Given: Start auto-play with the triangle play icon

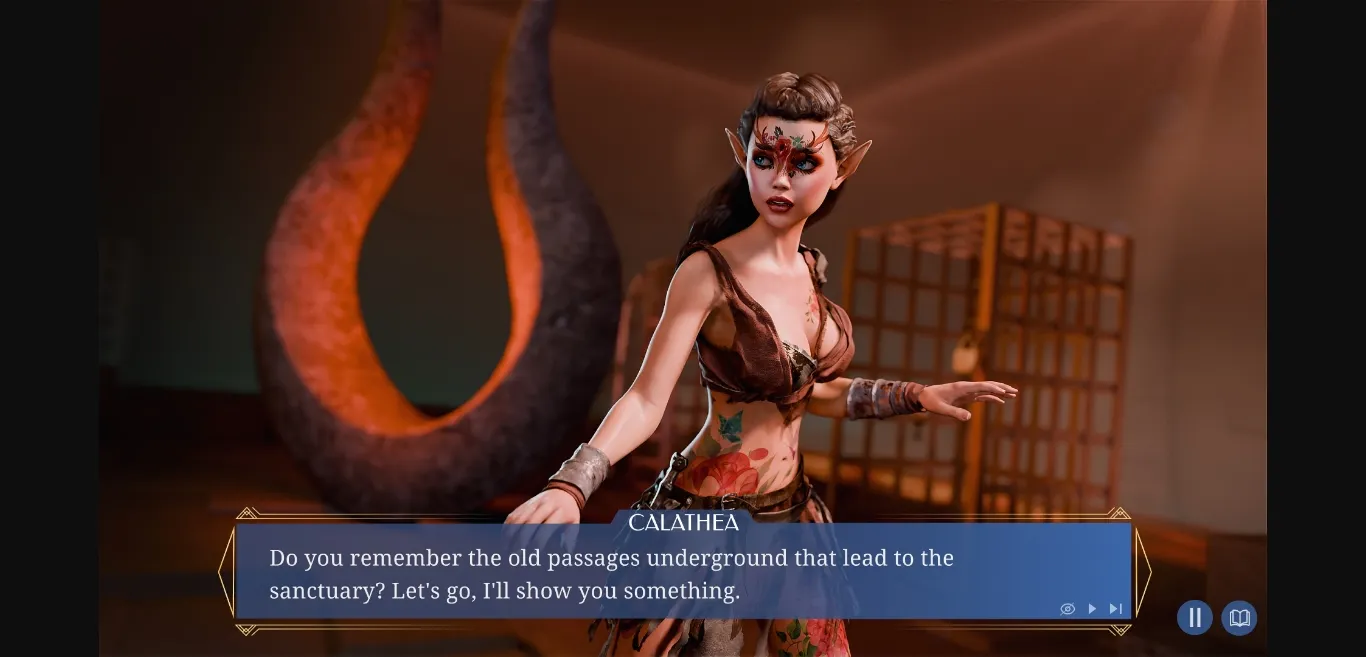Looking at the screenshot, I should pos(1092,609).
